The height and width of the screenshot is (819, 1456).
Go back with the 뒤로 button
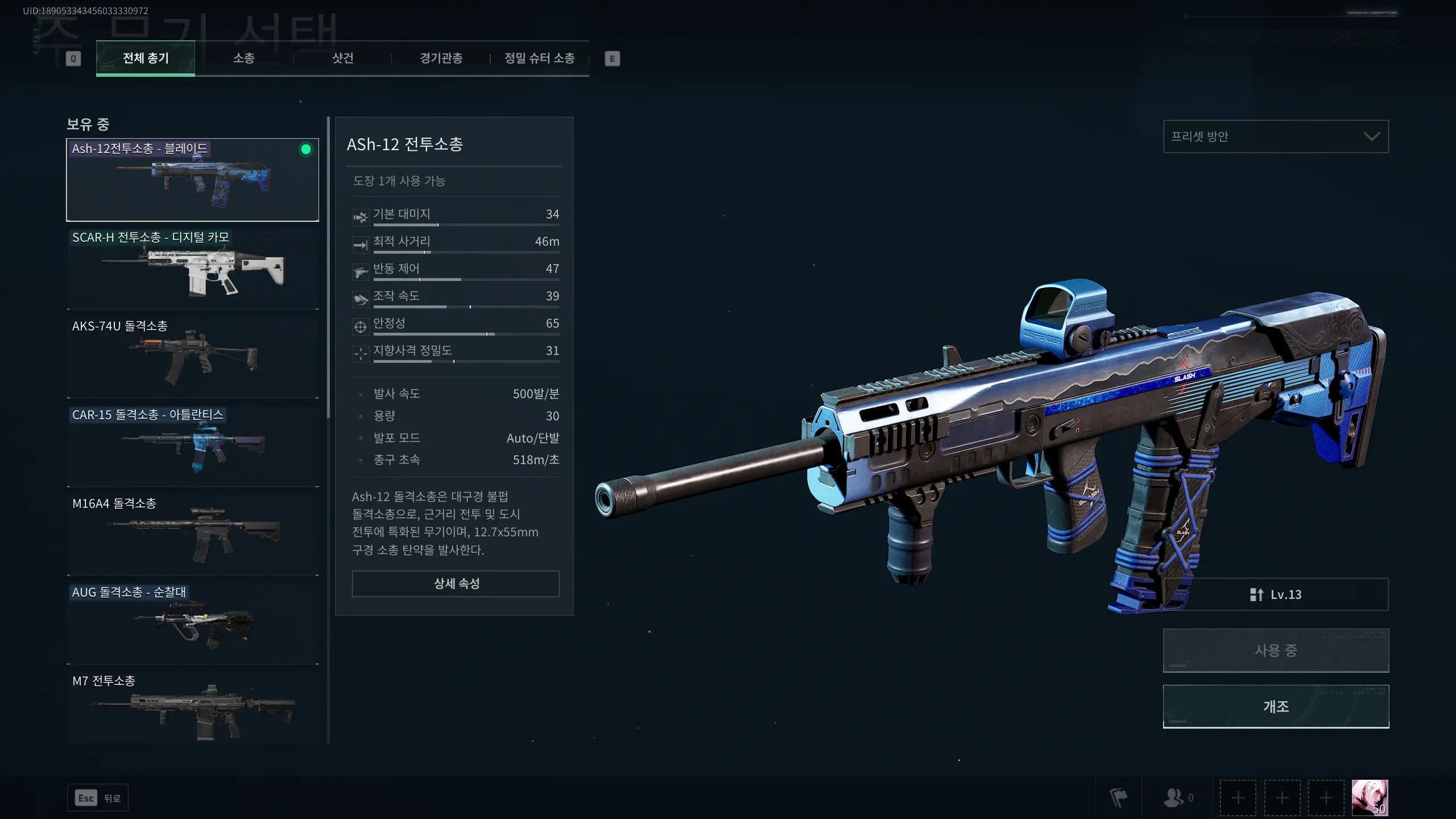point(98,798)
